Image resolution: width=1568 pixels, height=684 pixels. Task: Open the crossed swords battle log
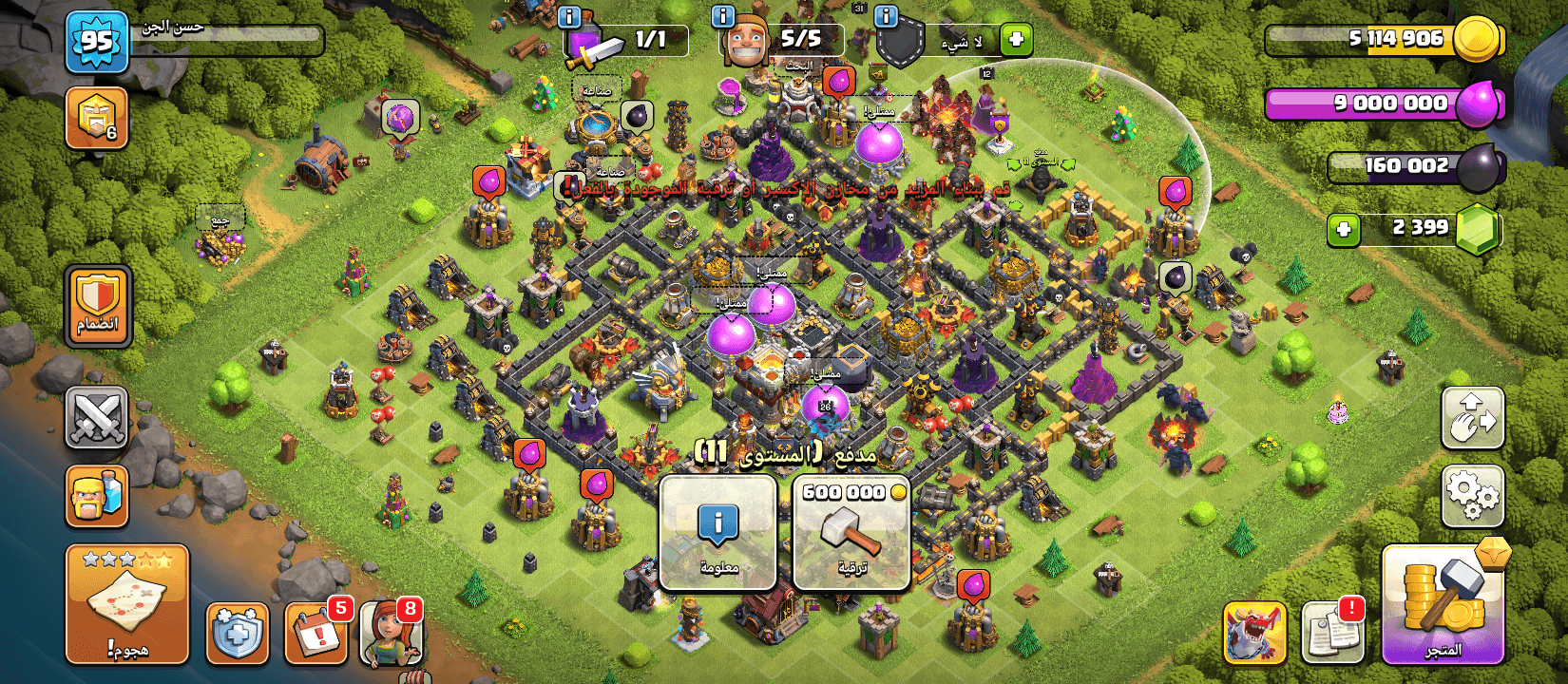pyautogui.click(x=97, y=418)
